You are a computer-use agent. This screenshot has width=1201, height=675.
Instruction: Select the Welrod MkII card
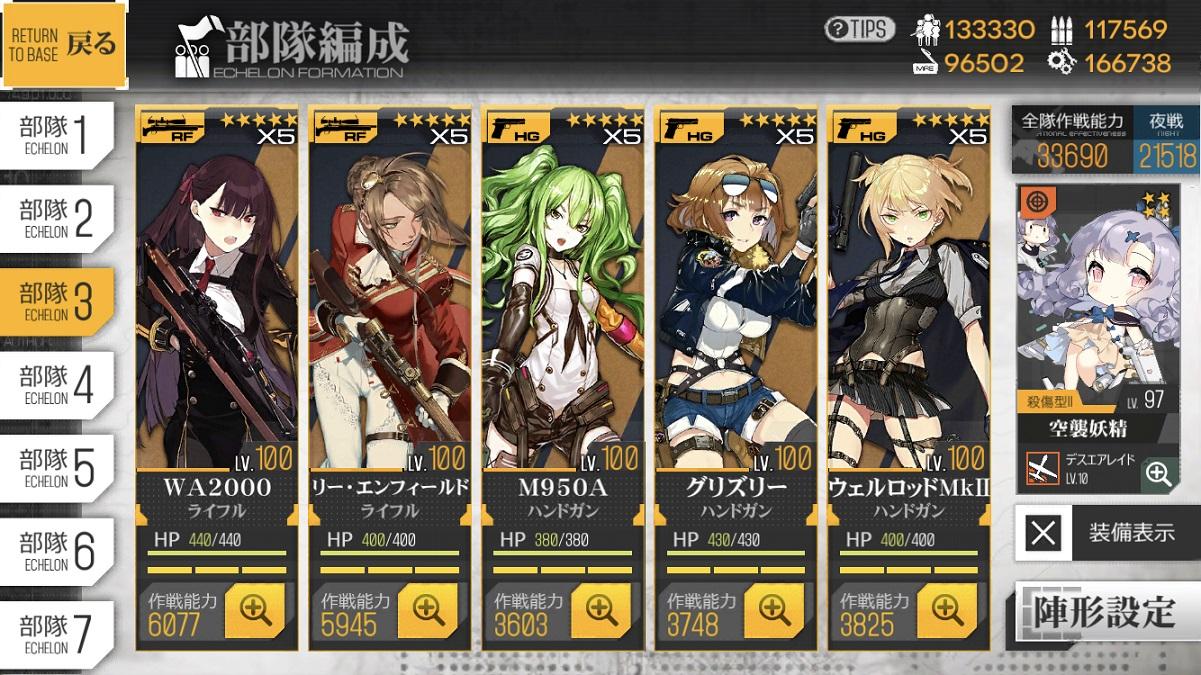(x=909, y=300)
